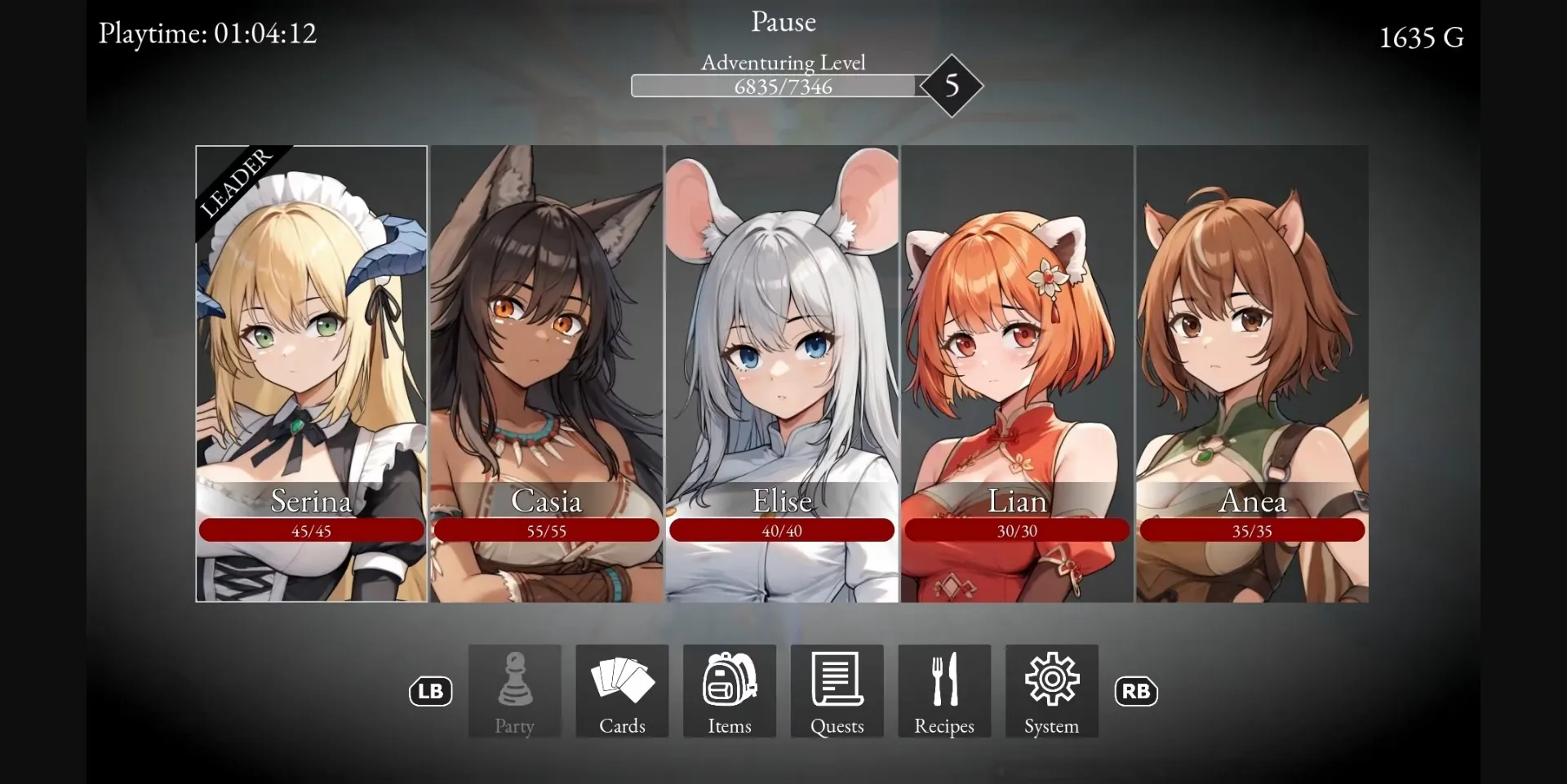The height and width of the screenshot is (784, 1567).
Task: Select Casia's character portrait
Action: click(x=545, y=351)
